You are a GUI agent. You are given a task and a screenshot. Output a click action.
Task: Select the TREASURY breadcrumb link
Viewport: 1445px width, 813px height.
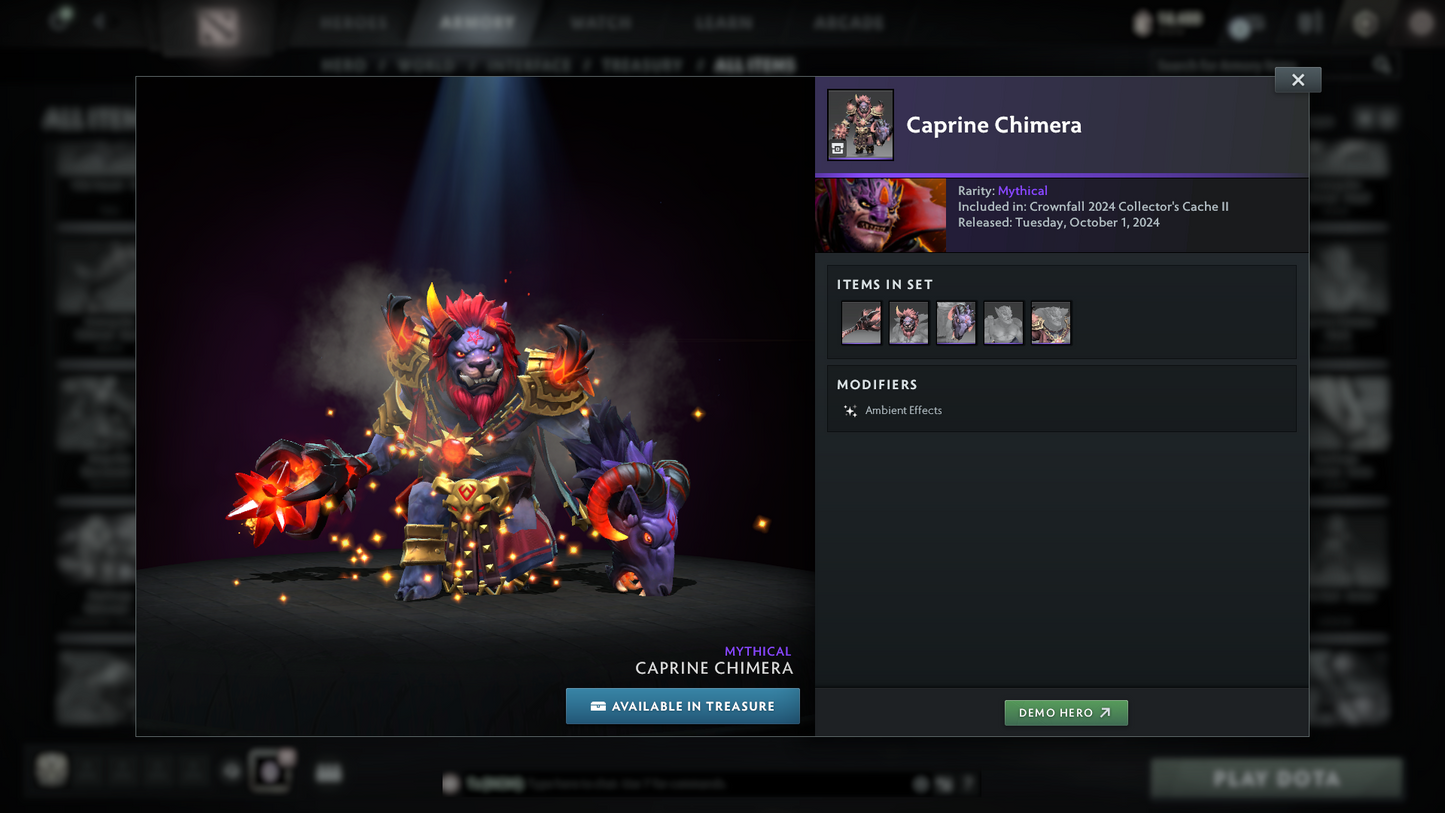pyautogui.click(x=641, y=64)
